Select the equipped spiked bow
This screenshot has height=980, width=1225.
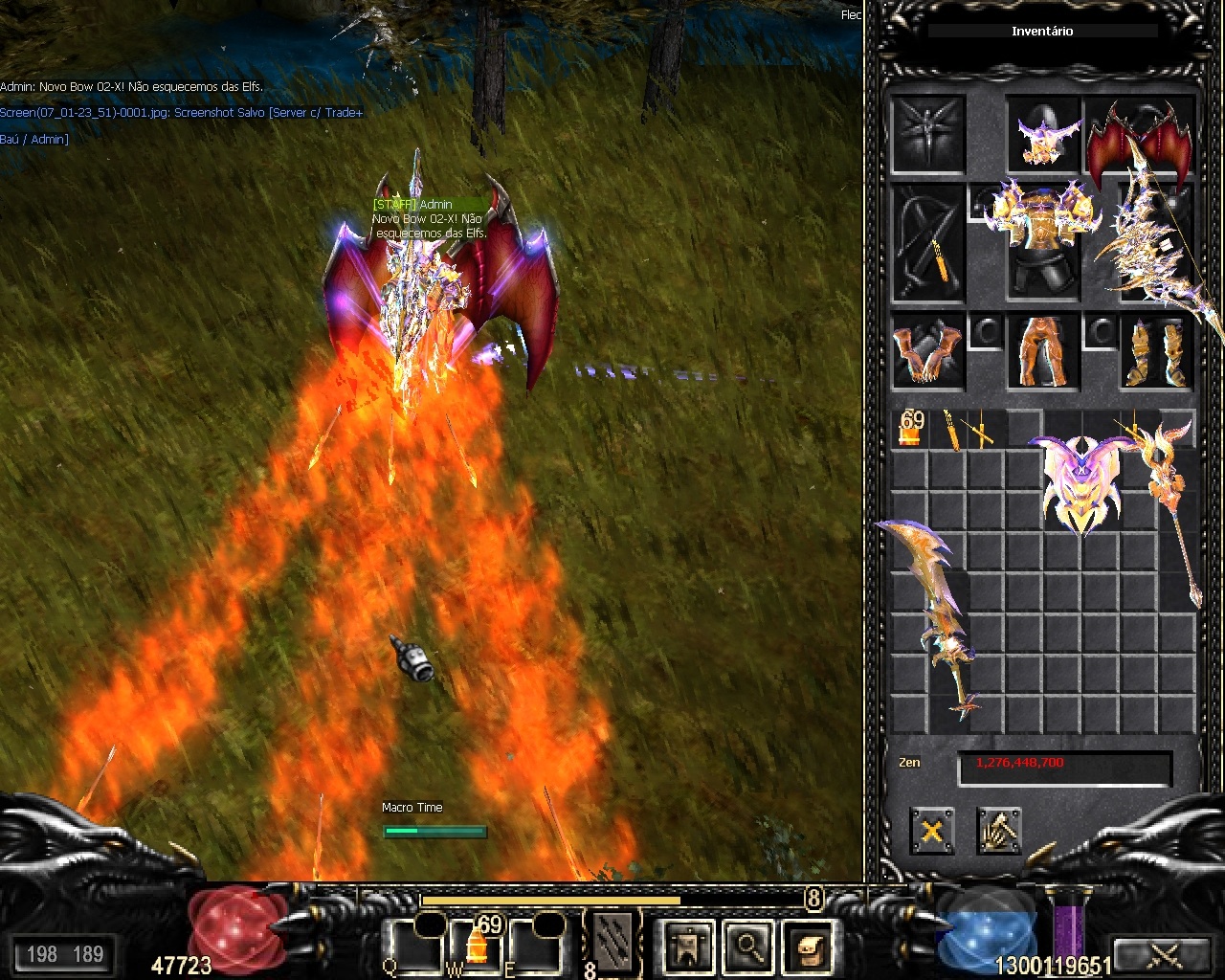click(1158, 247)
